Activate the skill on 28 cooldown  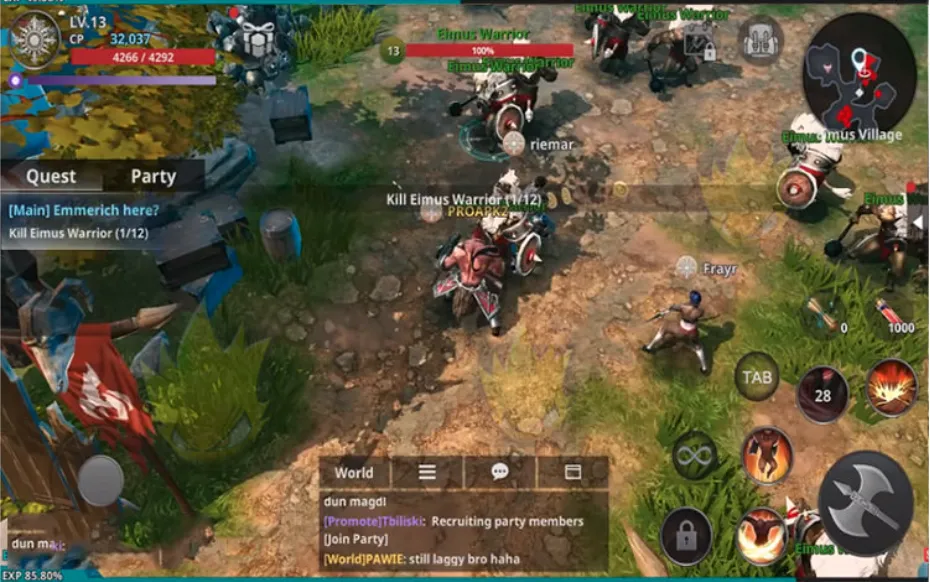coord(823,394)
